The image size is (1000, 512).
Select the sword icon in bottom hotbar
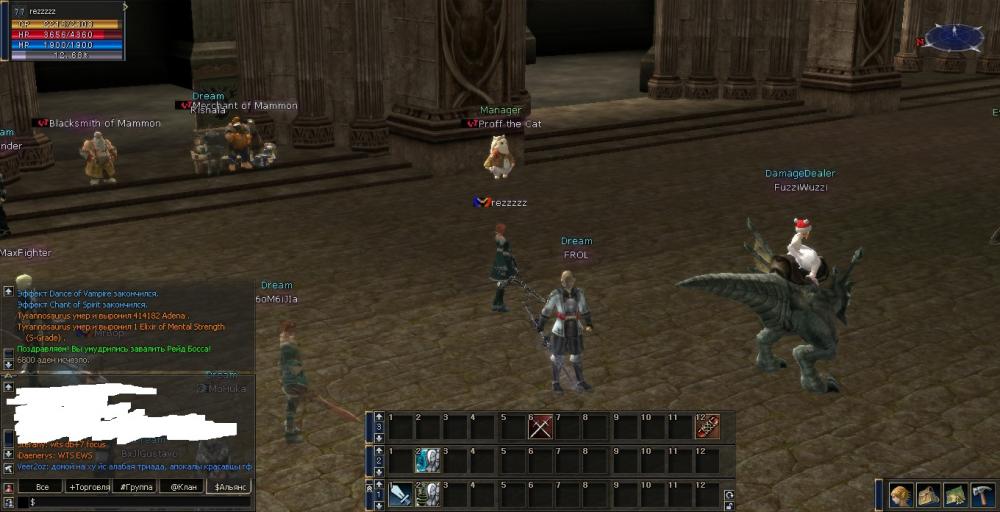[x=401, y=495]
